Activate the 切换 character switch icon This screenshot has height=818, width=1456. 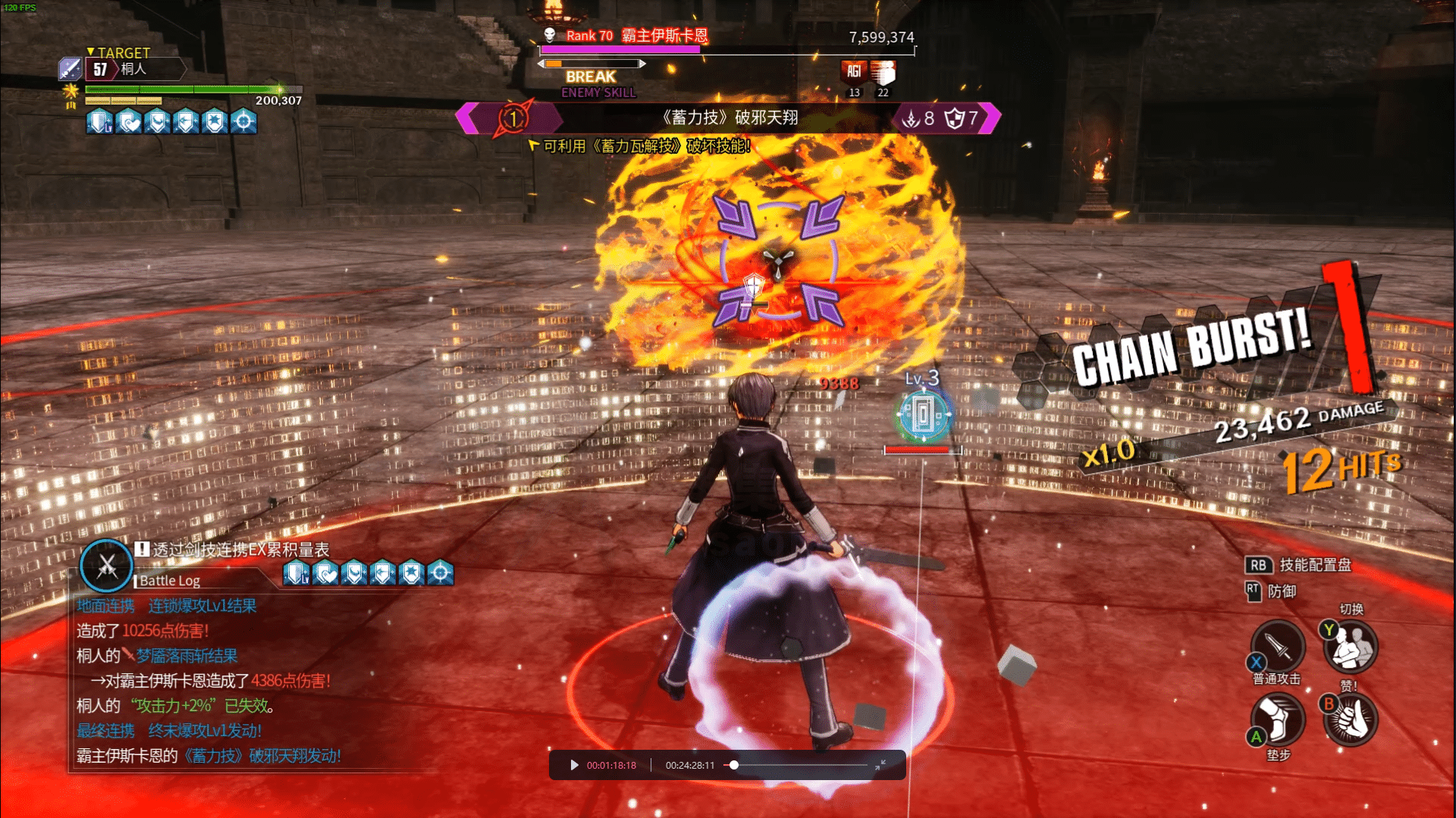(x=1351, y=647)
